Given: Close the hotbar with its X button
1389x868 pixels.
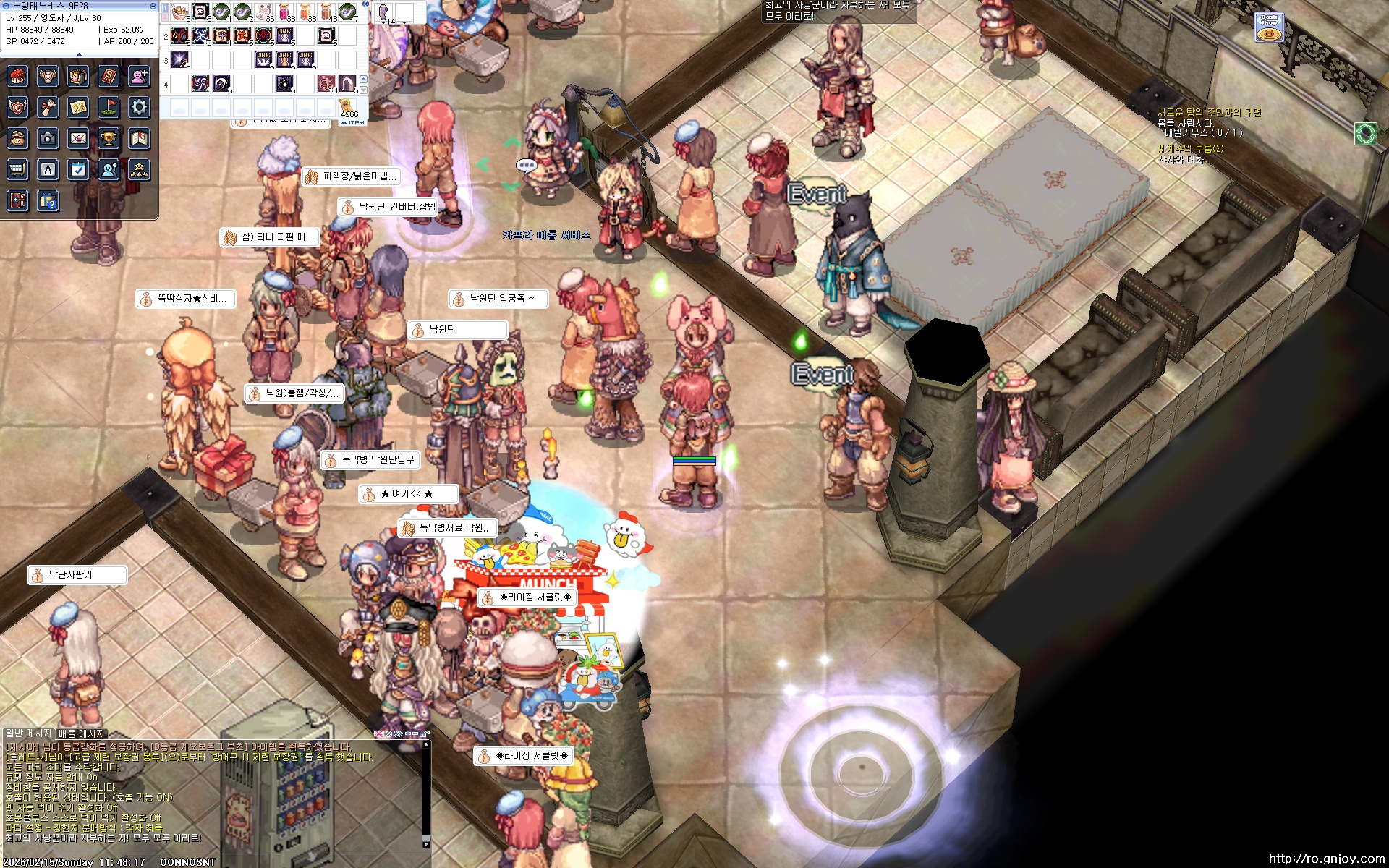Looking at the screenshot, I should pyautogui.click(x=365, y=4).
